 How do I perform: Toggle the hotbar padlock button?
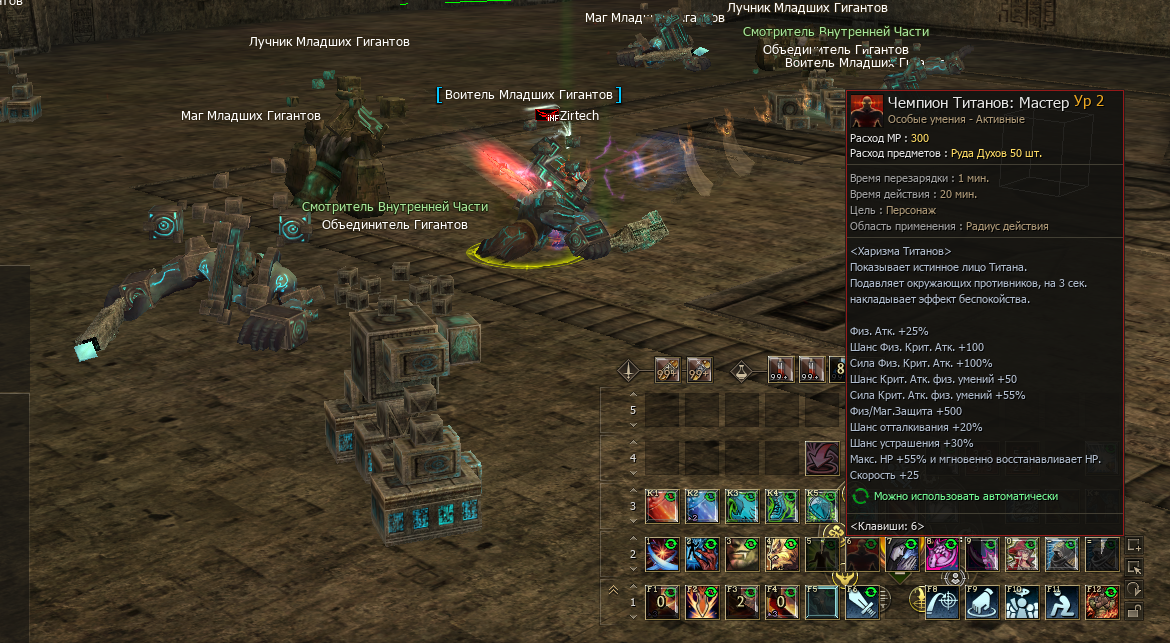tap(1134, 612)
